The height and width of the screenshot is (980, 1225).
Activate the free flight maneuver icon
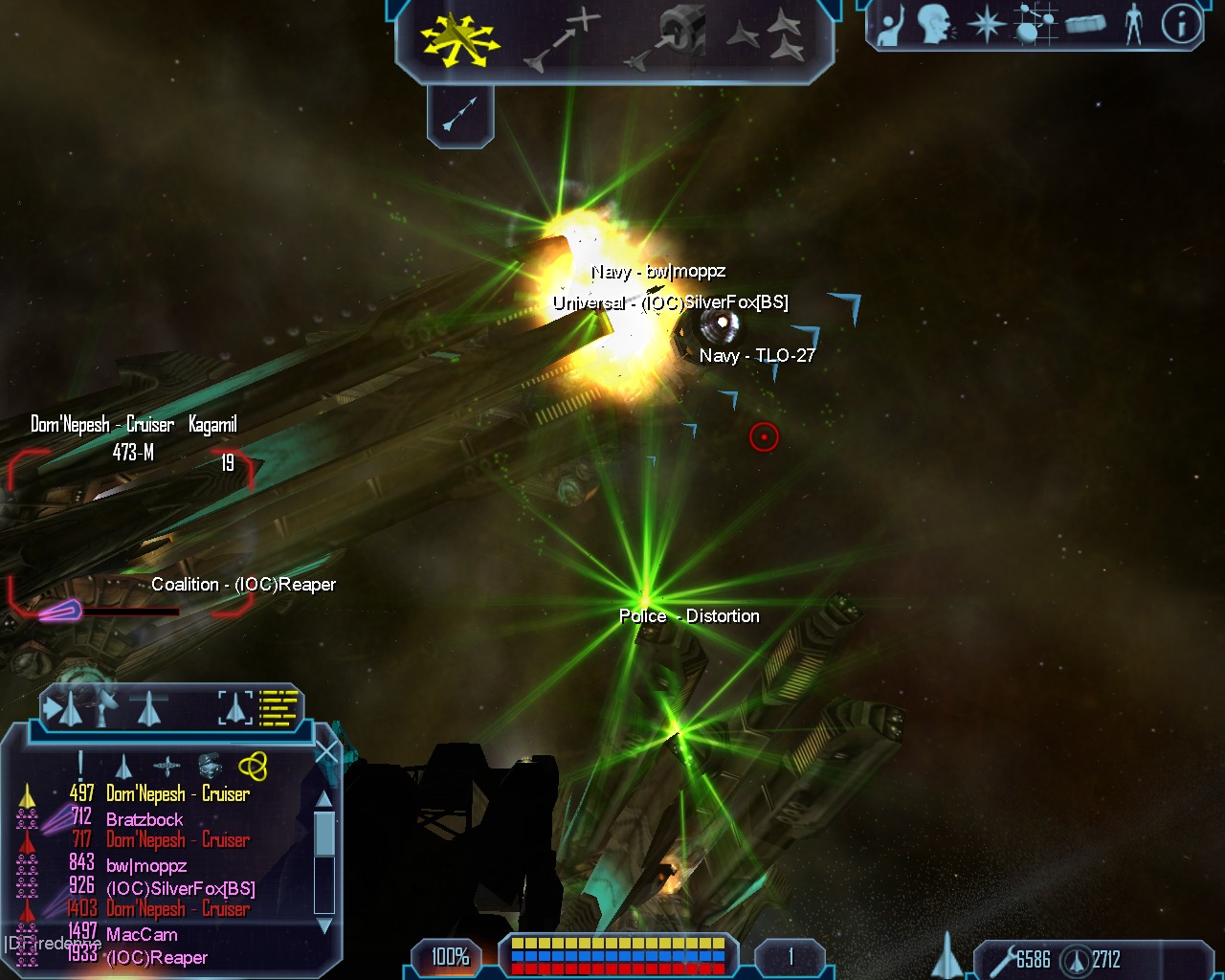tap(460, 40)
